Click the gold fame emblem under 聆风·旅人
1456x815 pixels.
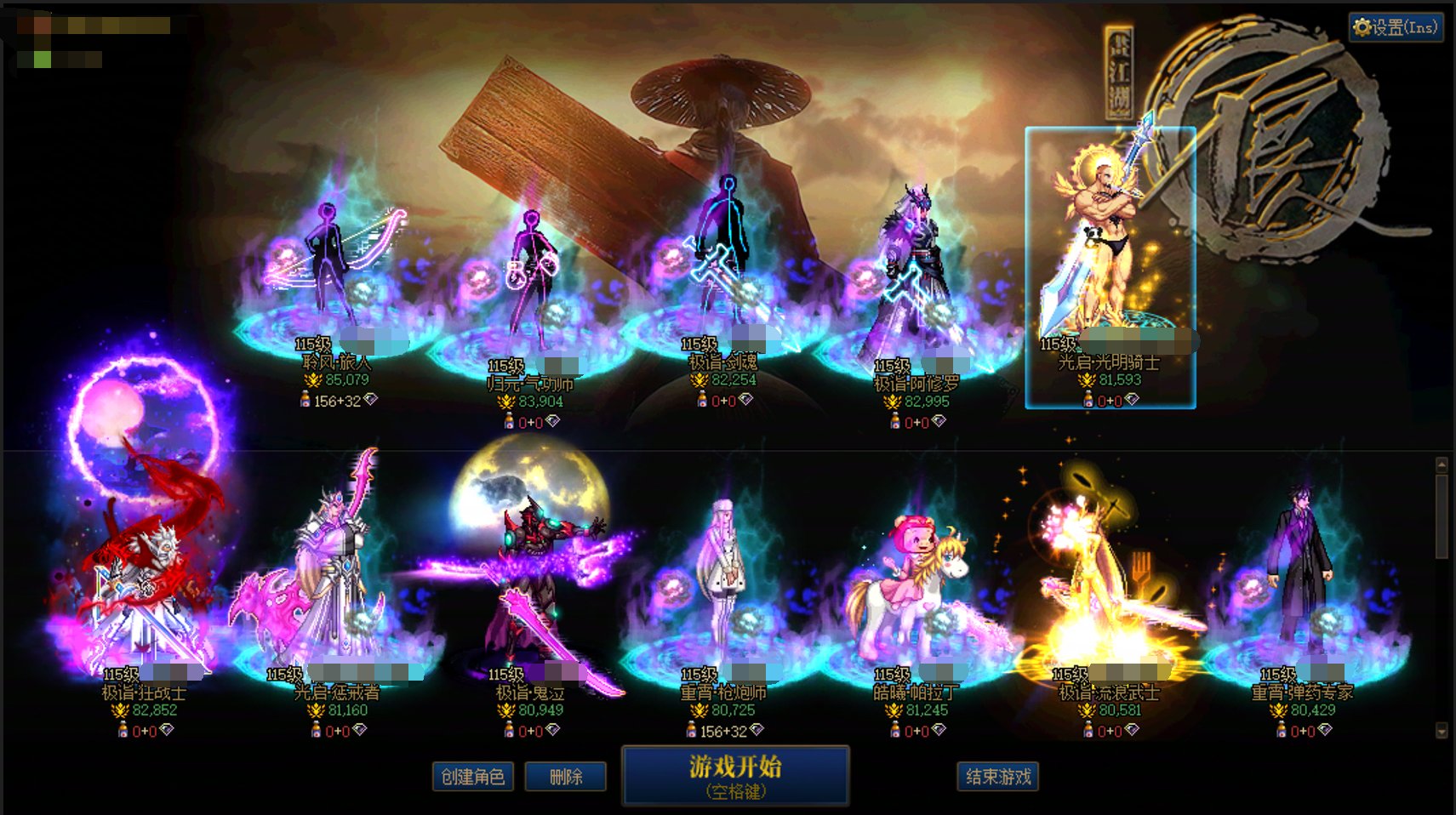point(313,380)
